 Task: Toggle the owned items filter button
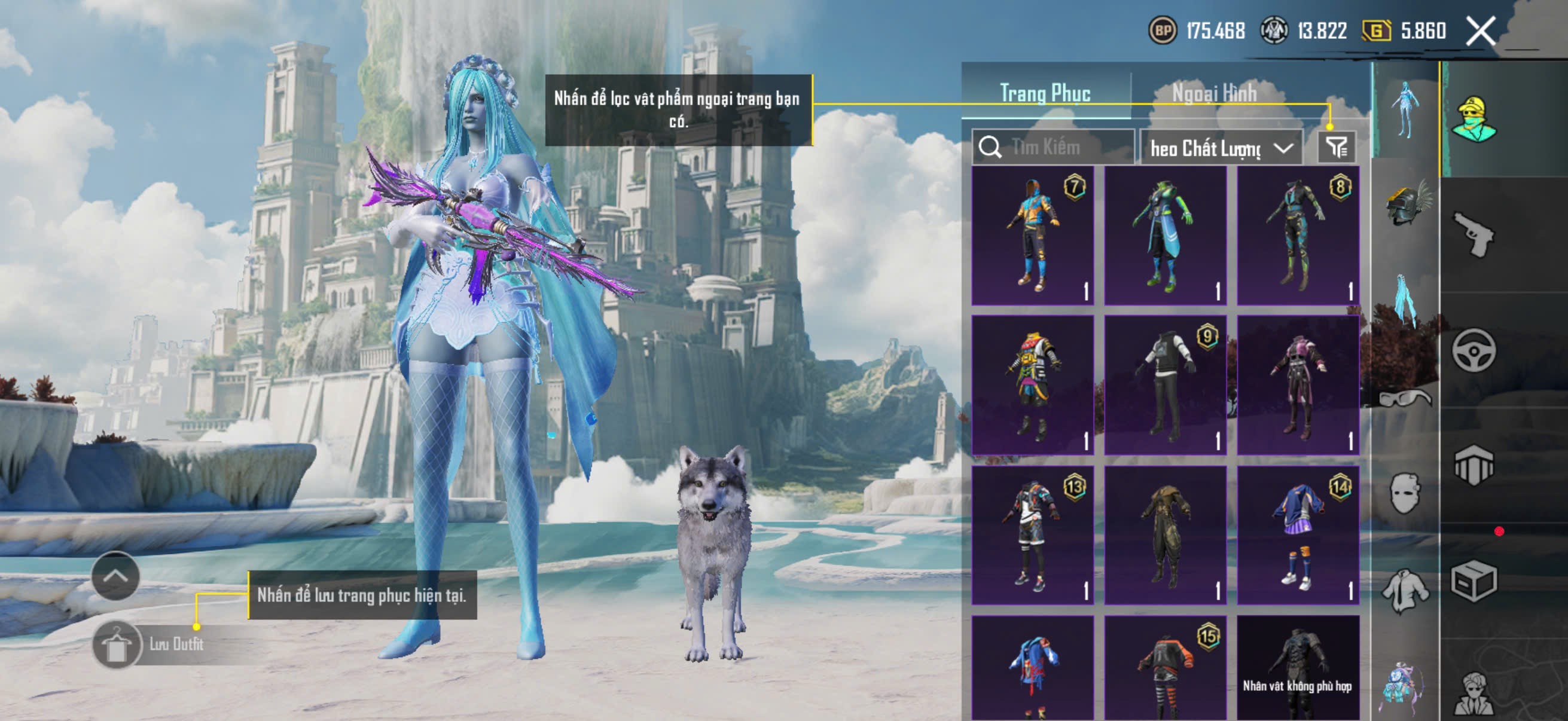point(1337,147)
